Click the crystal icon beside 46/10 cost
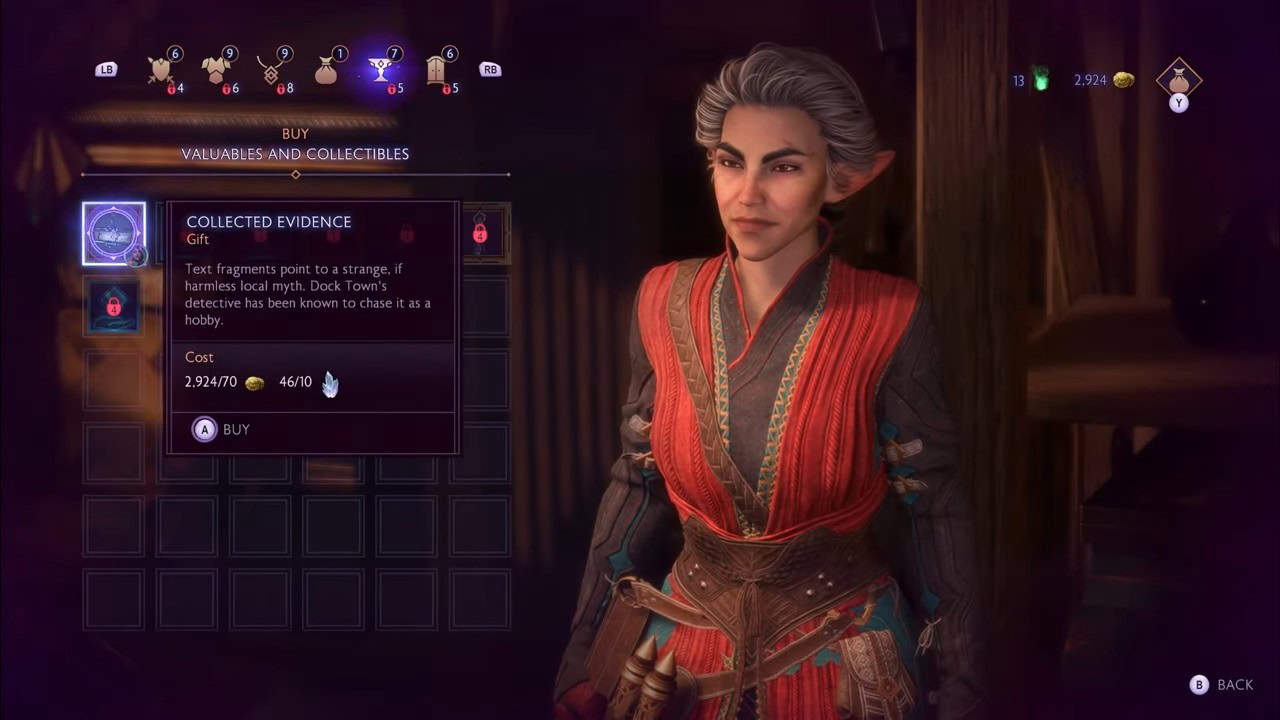The image size is (1280, 720). click(330, 382)
